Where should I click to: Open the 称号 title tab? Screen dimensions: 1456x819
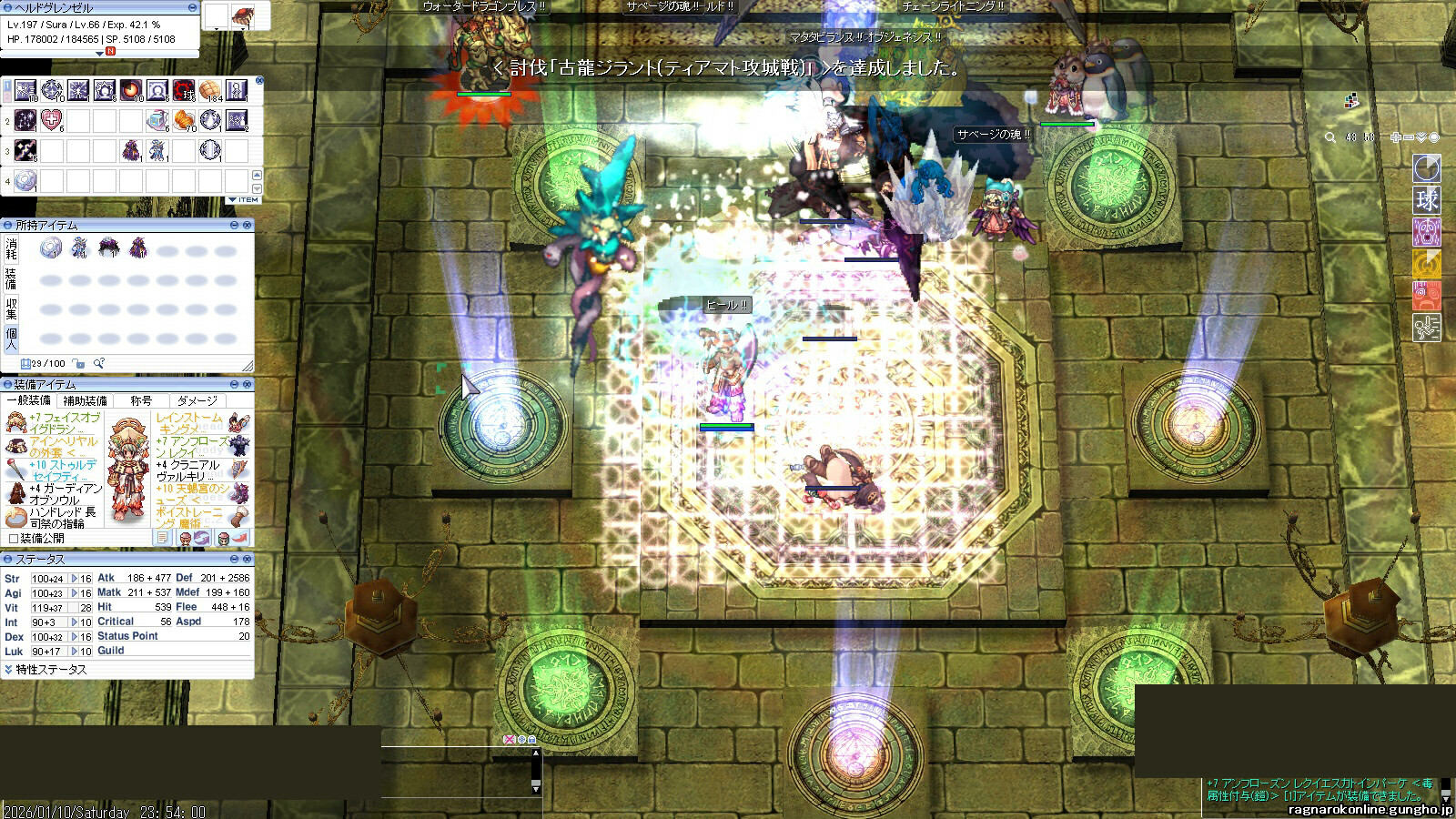(141, 400)
